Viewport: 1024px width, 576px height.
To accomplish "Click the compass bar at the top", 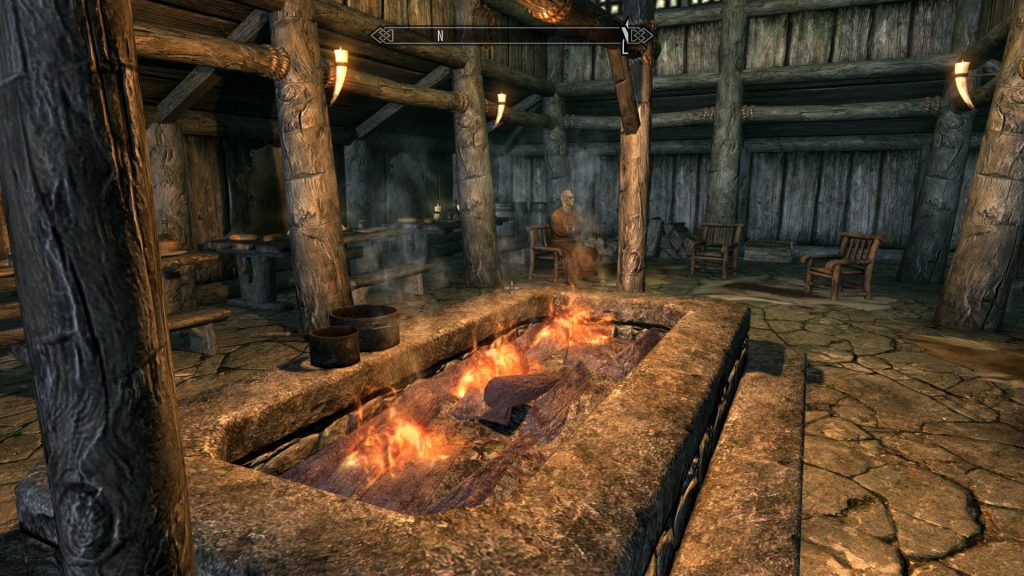I will point(512,36).
